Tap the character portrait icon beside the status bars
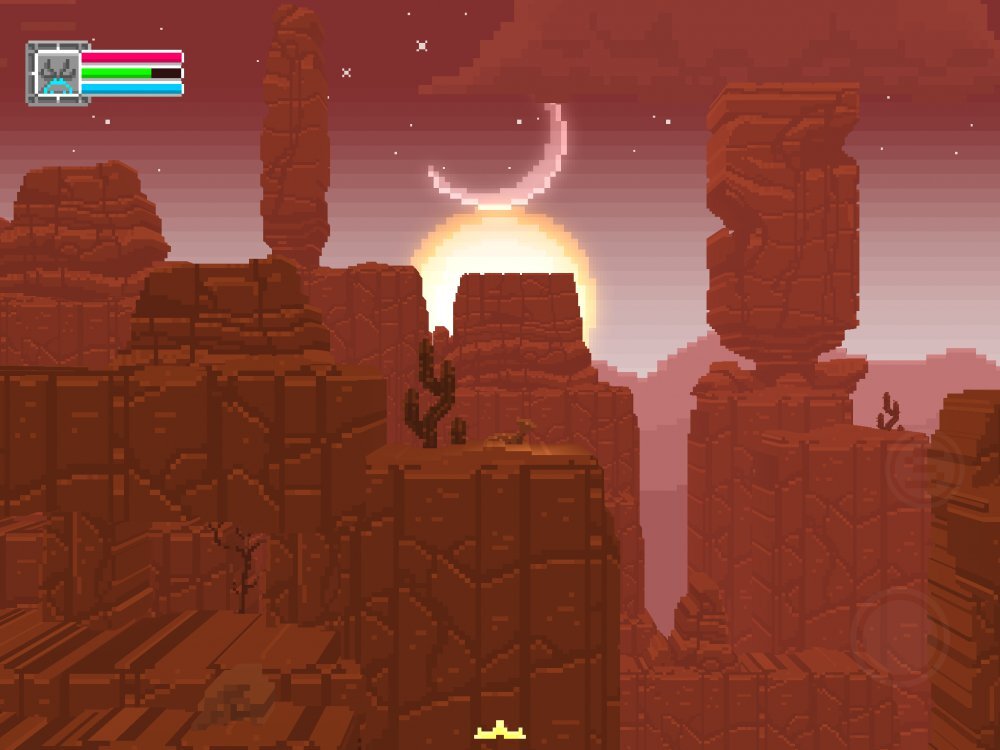Image resolution: width=1000 pixels, height=750 pixels. [x=57, y=72]
